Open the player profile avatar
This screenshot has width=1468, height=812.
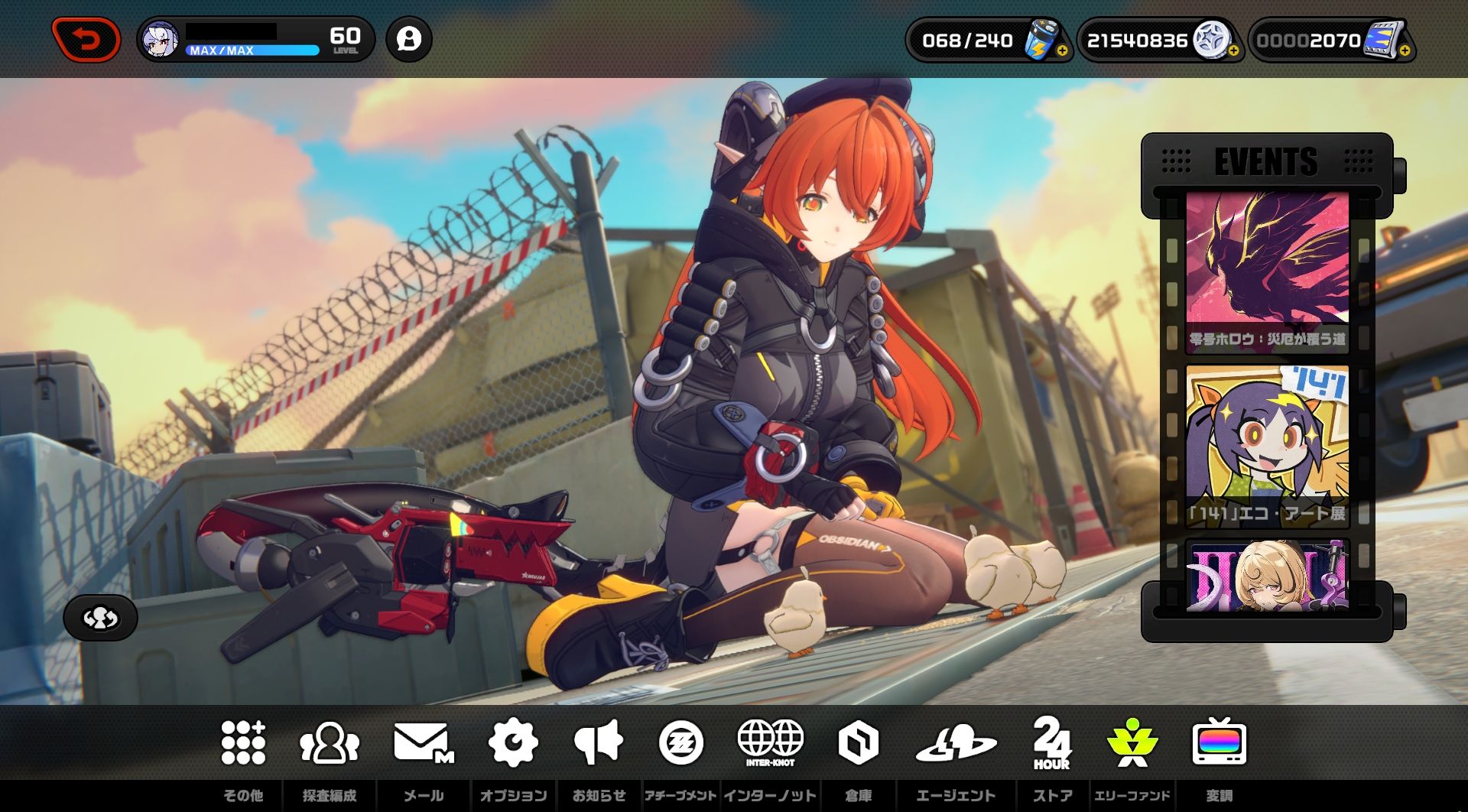coord(161,40)
